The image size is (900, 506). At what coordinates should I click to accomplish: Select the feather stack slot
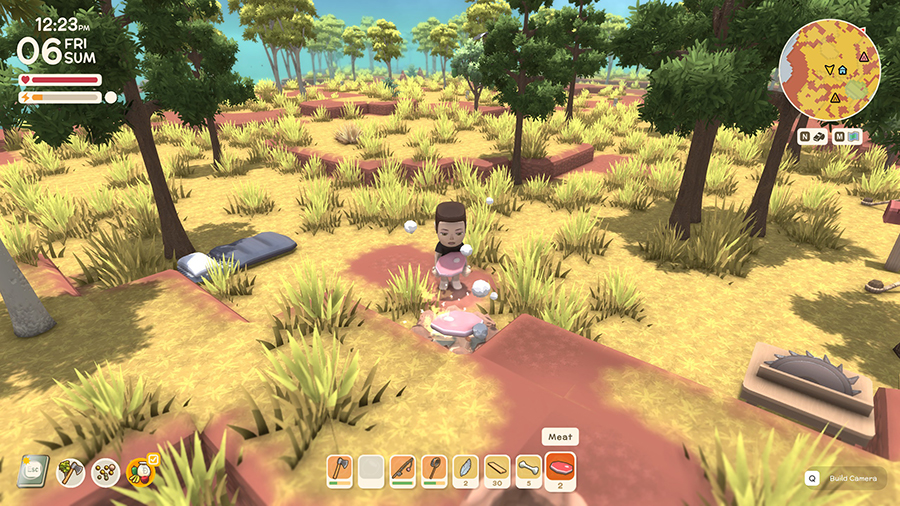pos(465,468)
